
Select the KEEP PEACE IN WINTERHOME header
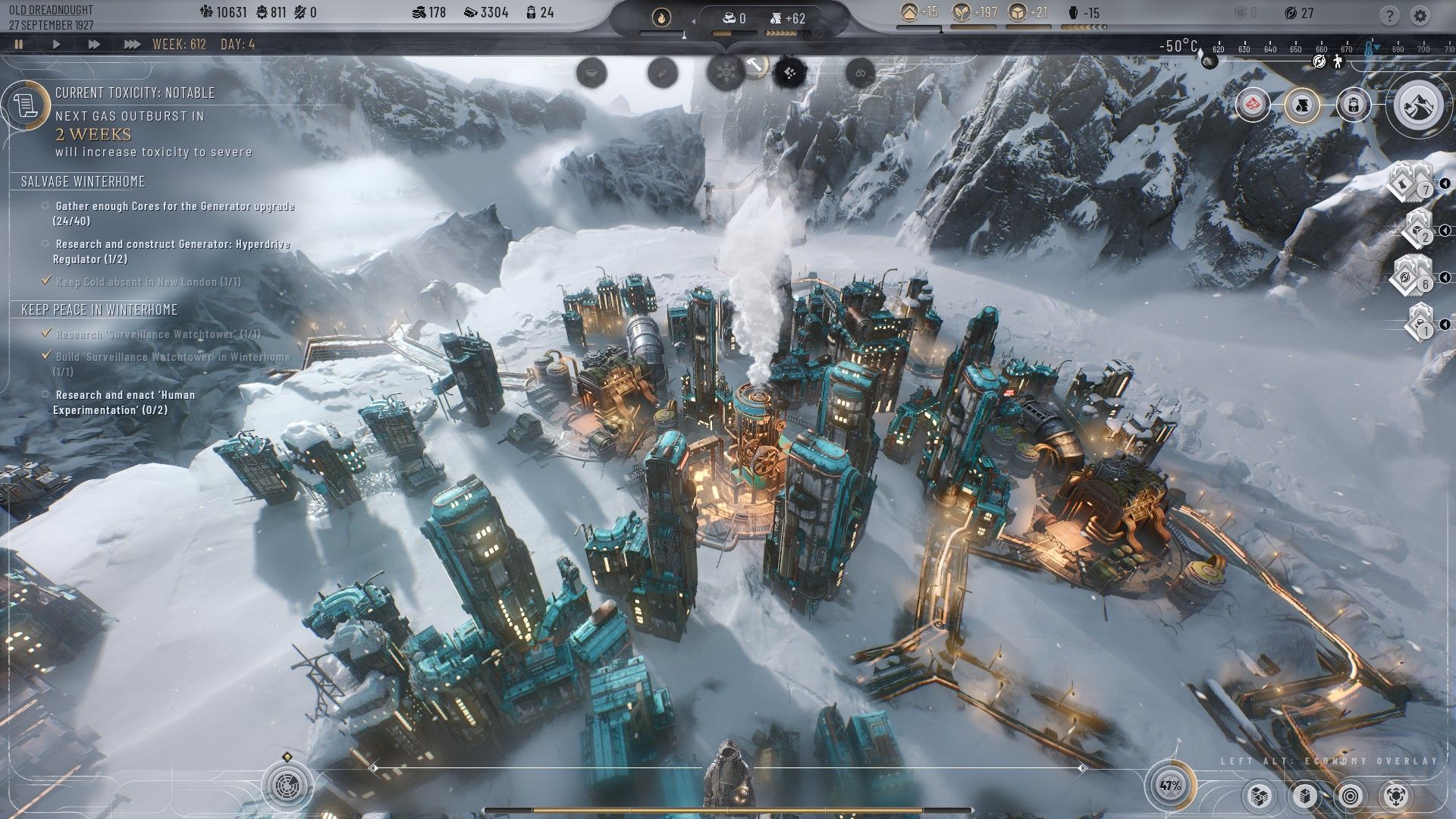[x=99, y=310]
